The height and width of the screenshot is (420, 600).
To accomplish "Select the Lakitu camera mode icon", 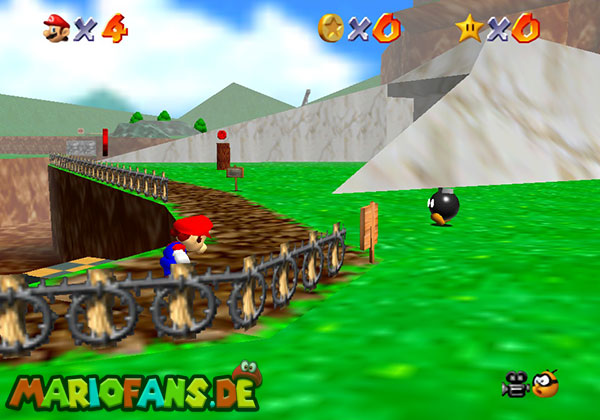I will (545, 383).
